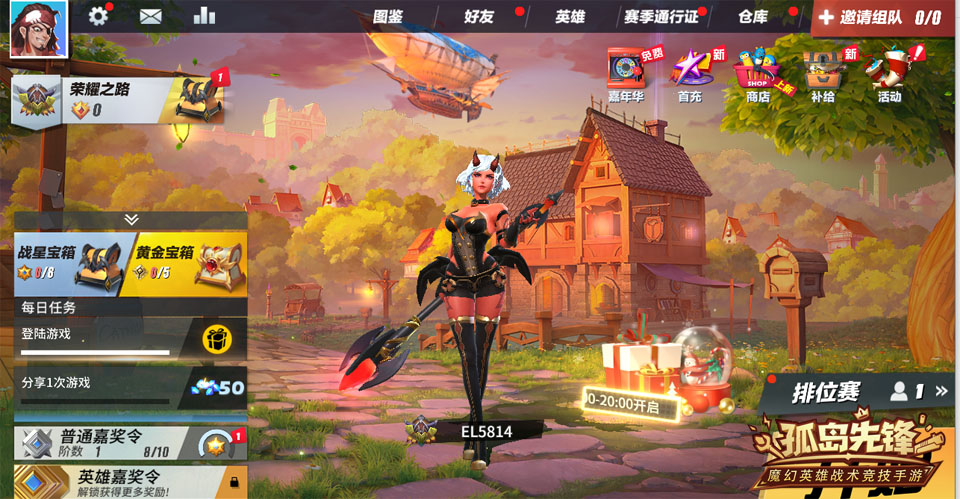The image size is (960, 499).
Task: Open the 图鉴 codex menu
Action: click(387, 17)
